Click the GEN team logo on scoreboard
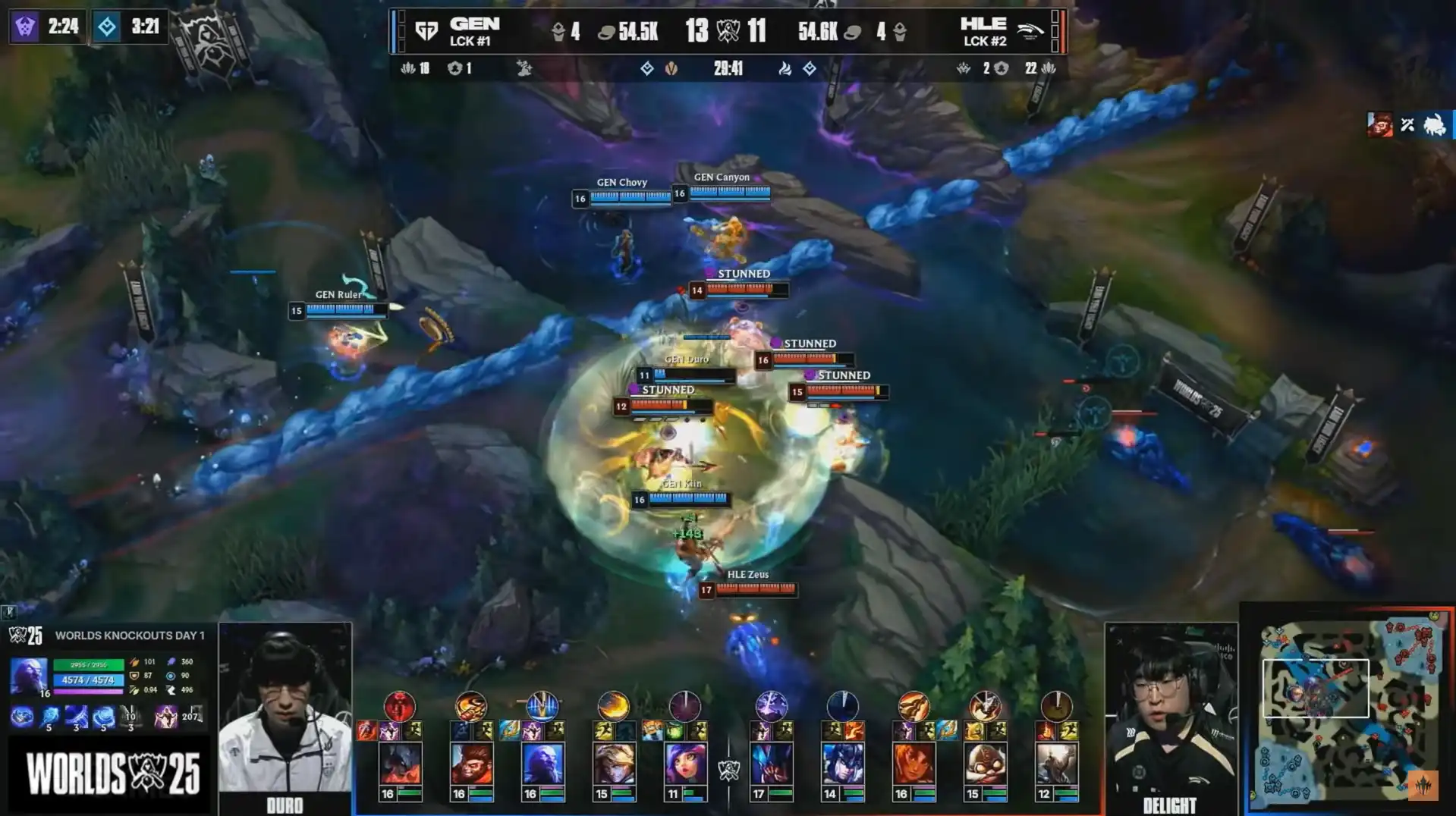The height and width of the screenshot is (816, 1456). tap(427, 31)
